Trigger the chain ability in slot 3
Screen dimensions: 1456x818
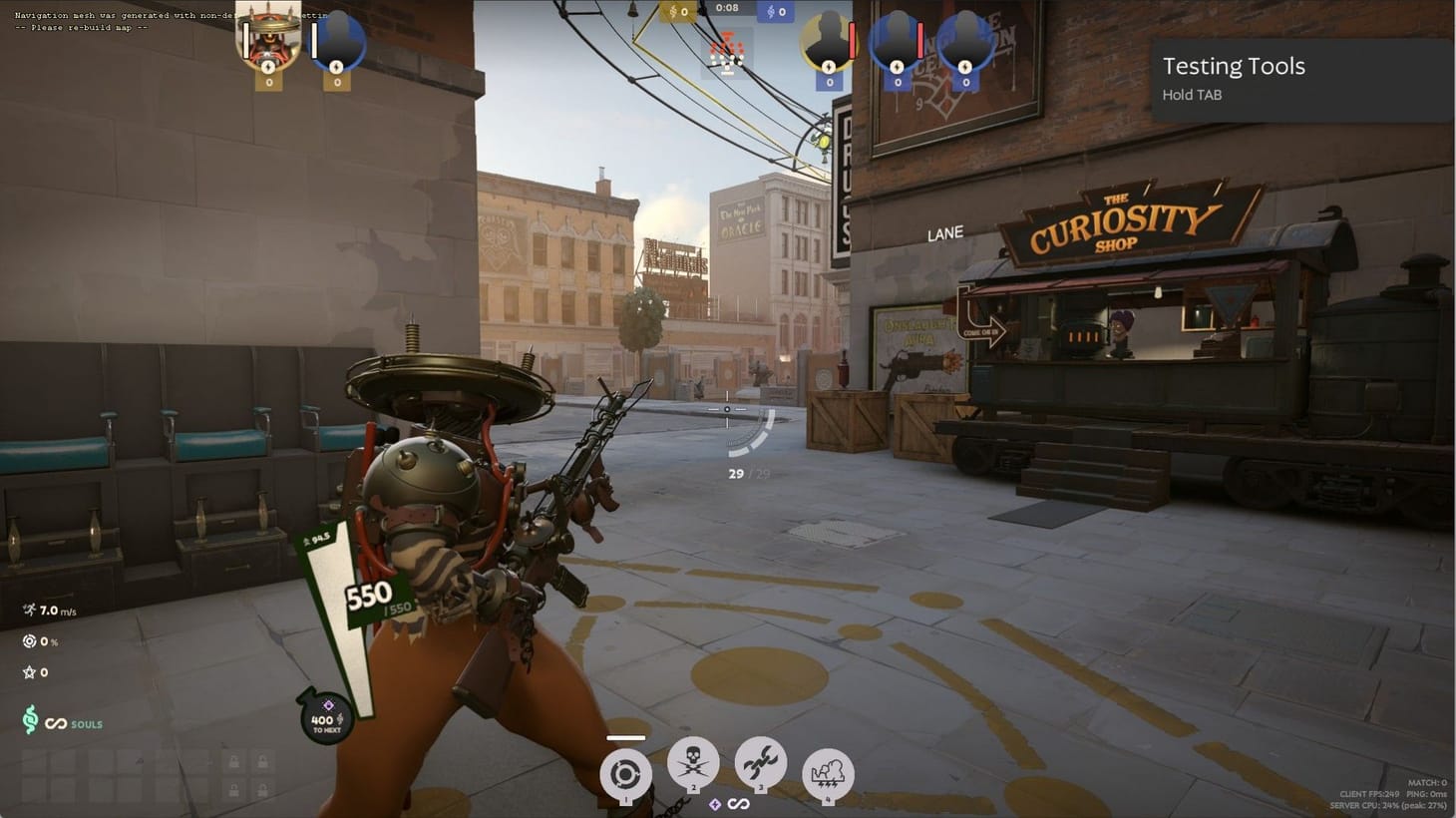pyautogui.click(x=761, y=763)
